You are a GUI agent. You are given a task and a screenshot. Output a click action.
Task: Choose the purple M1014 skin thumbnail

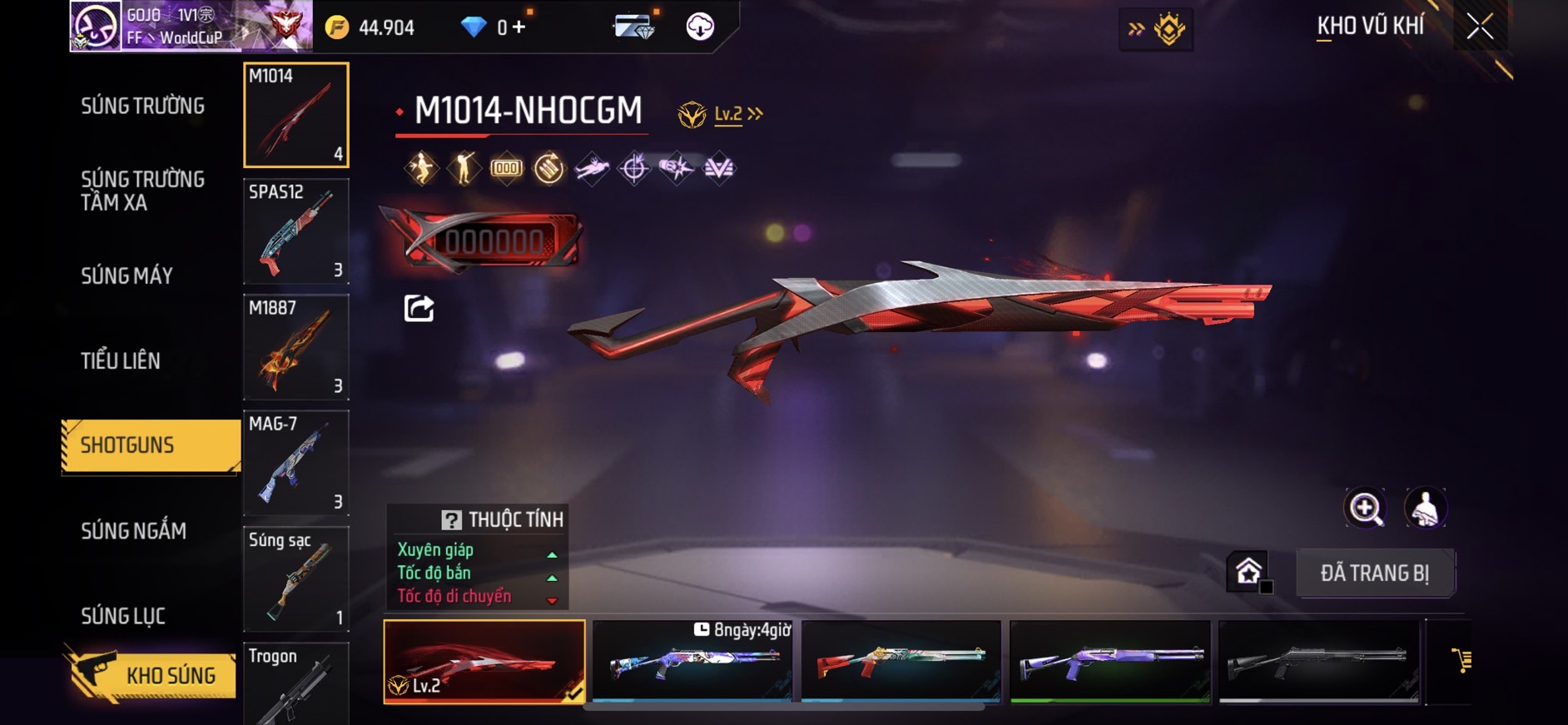click(1109, 661)
